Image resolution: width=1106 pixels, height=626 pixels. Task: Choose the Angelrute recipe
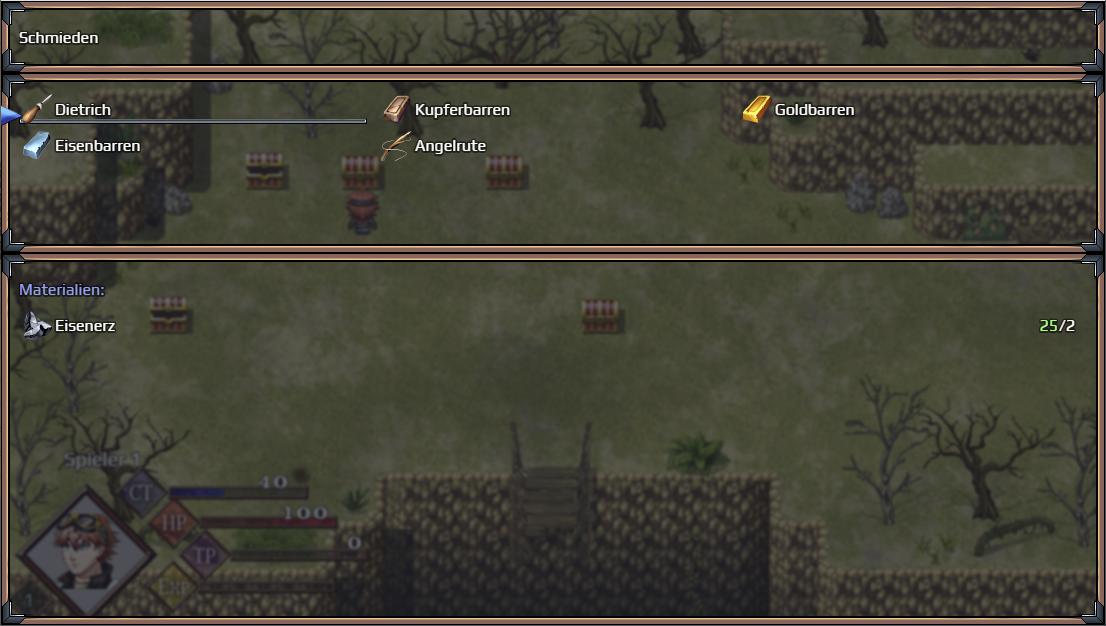(x=449, y=146)
